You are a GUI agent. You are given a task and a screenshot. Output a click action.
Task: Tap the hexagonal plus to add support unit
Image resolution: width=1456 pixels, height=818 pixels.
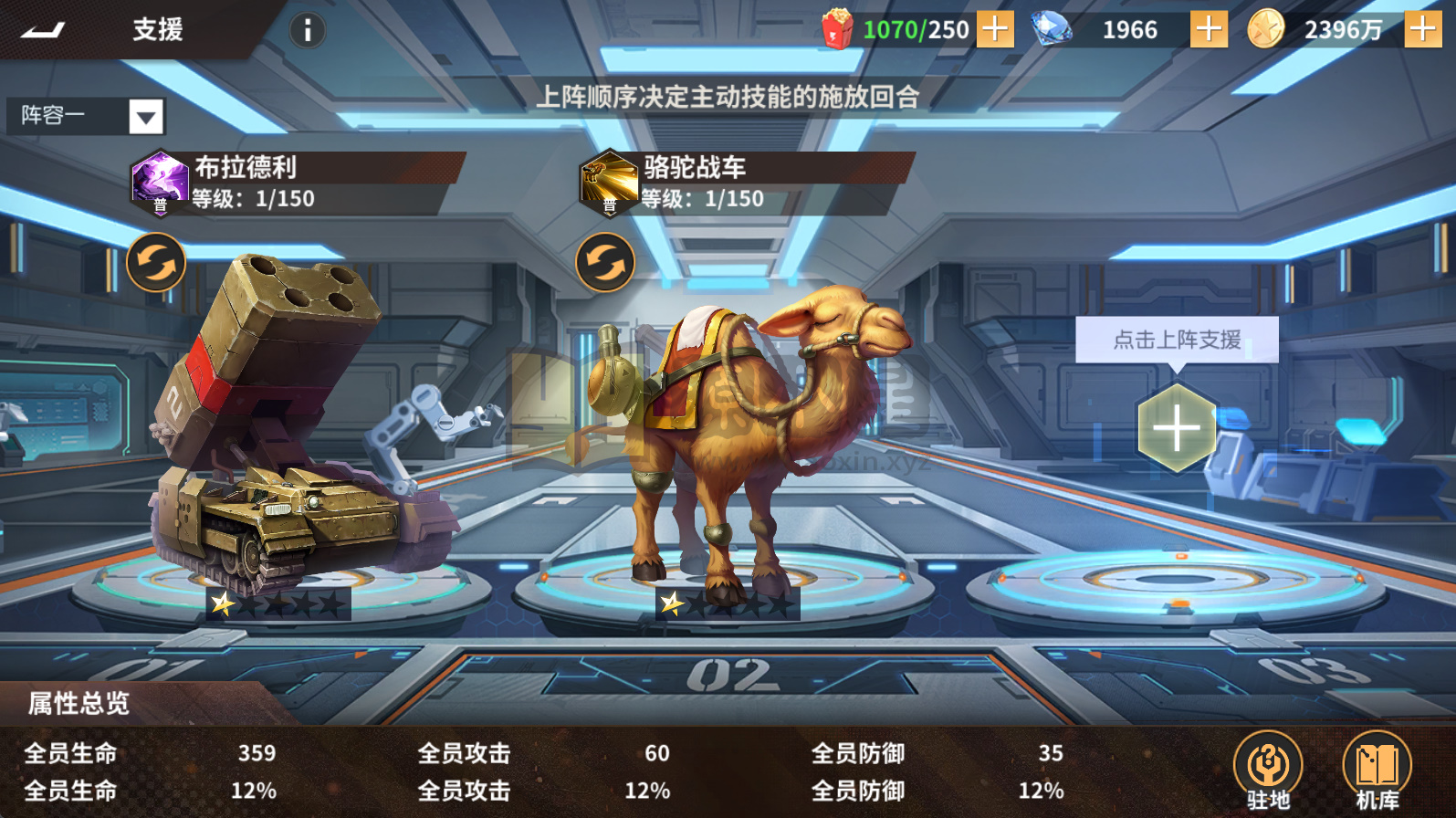(x=1178, y=427)
